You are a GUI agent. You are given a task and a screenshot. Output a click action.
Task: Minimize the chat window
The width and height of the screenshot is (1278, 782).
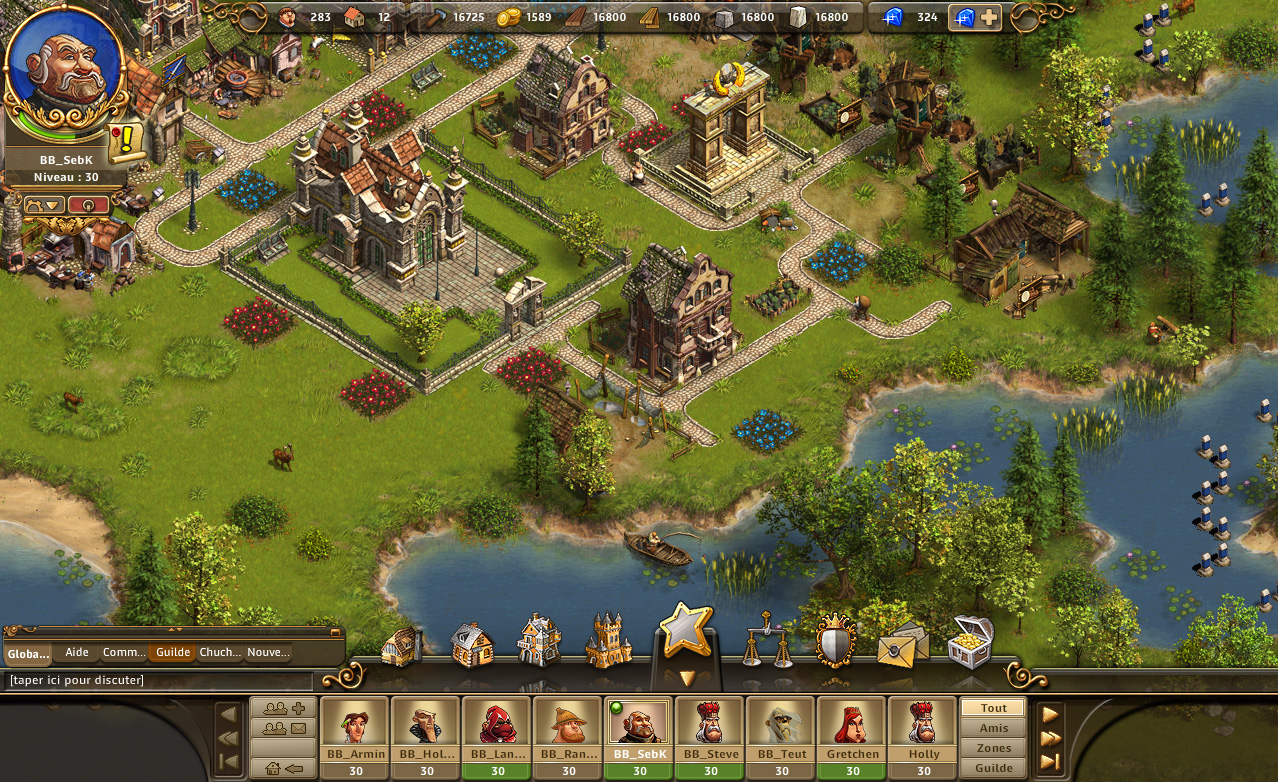[x=335, y=632]
